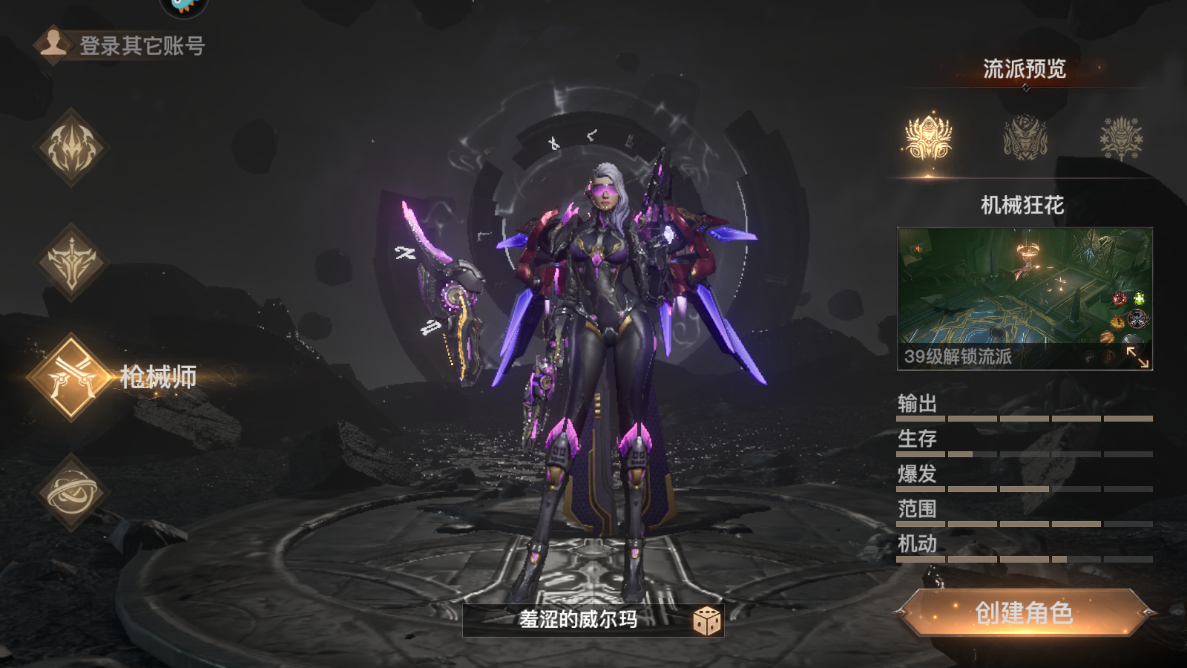Viewport: 1187px width, 668px height.
Task: Switch to the glowing 机械狂花 build emblem
Action: click(x=928, y=137)
